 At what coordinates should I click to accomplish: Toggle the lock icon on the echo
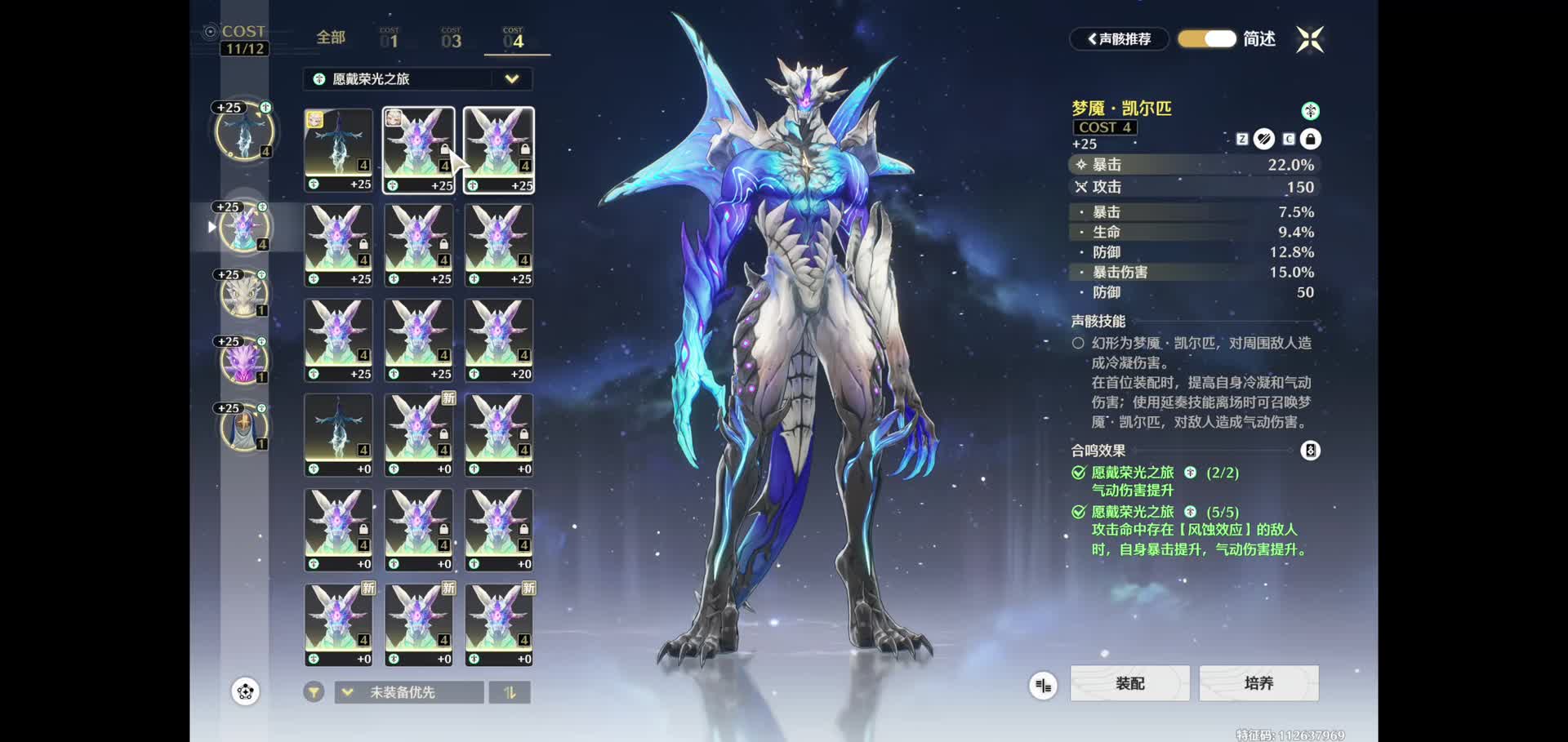(x=1310, y=140)
